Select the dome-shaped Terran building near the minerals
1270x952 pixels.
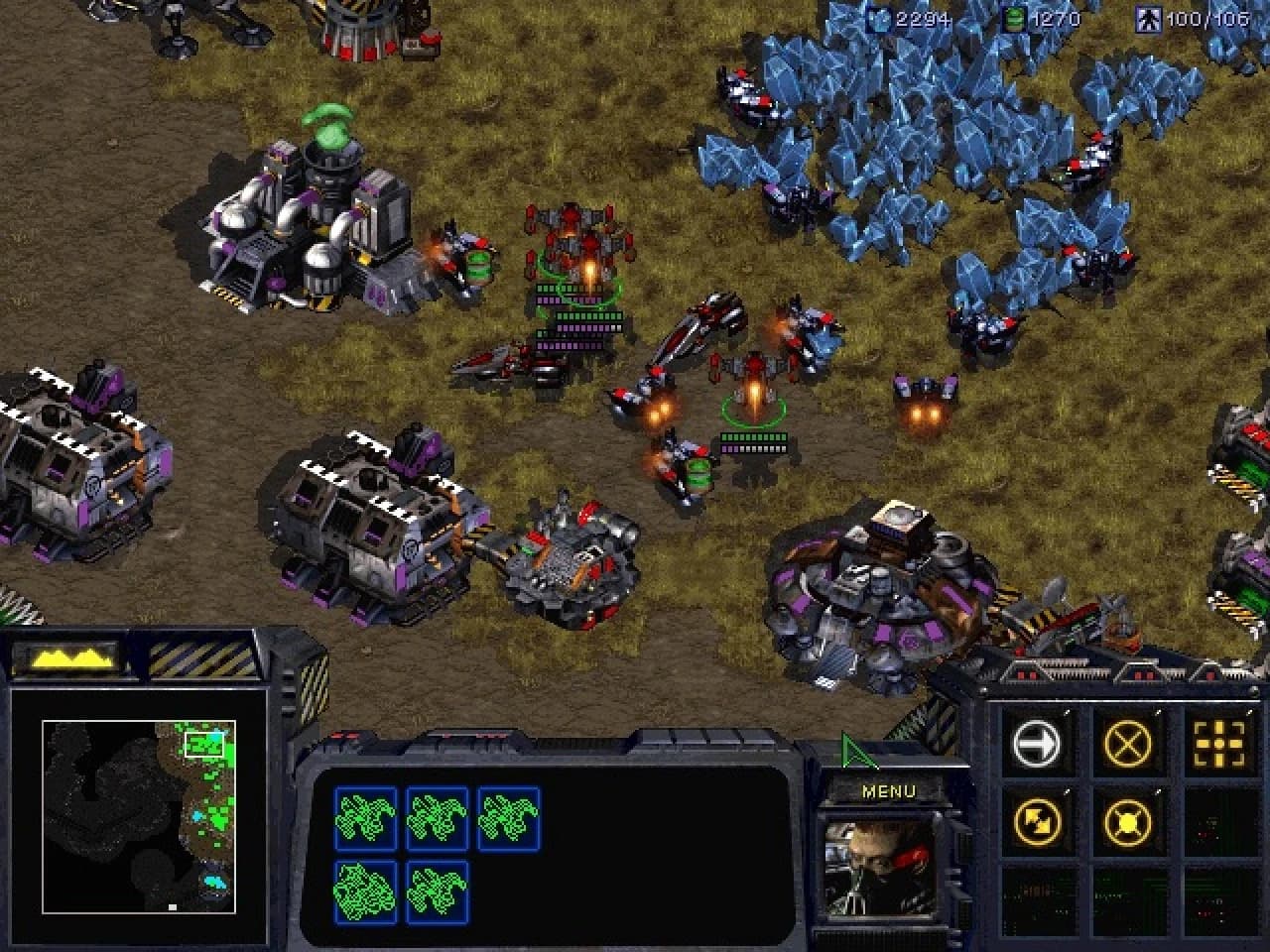click(883, 585)
